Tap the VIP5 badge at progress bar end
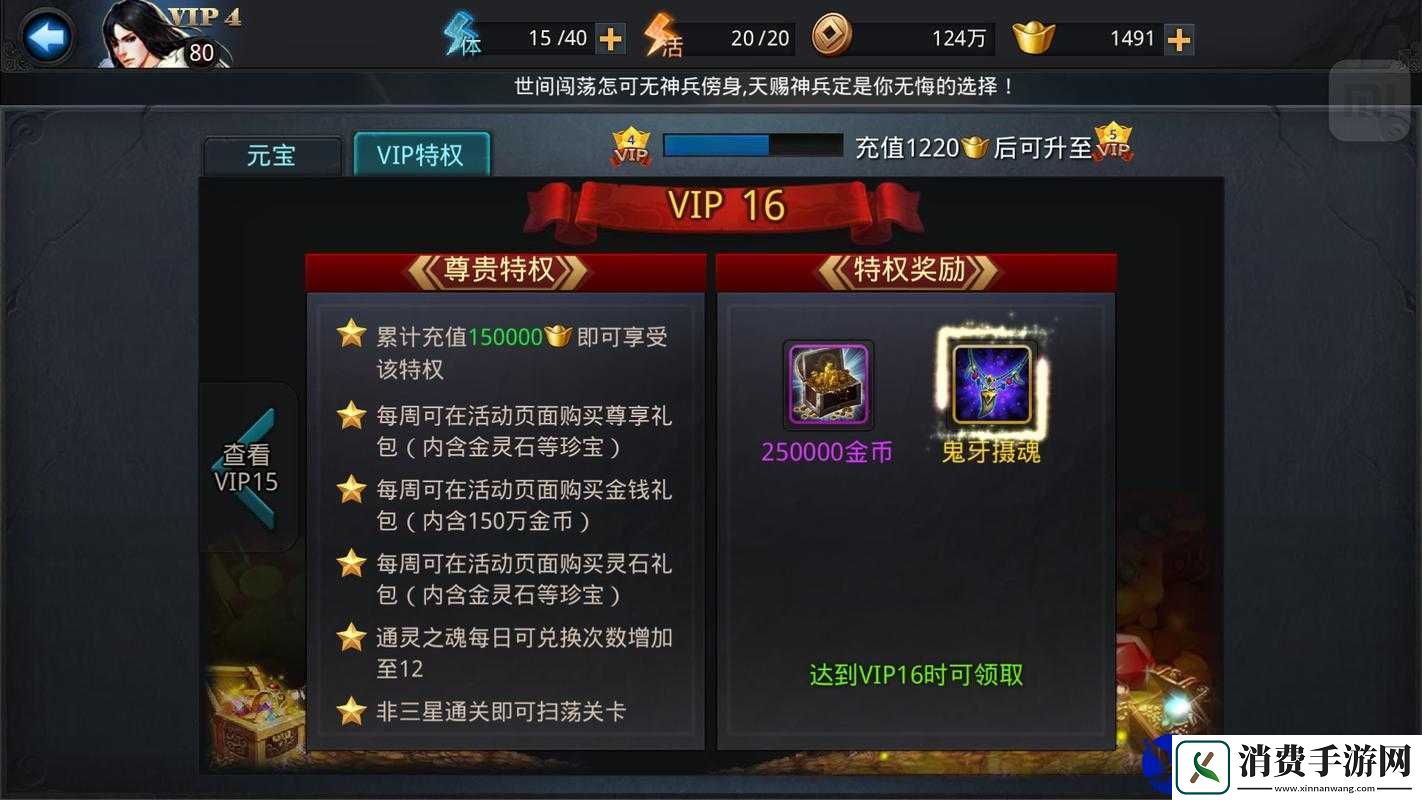The width and height of the screenshot is (1422, 800). click(x=1112, y=146)
